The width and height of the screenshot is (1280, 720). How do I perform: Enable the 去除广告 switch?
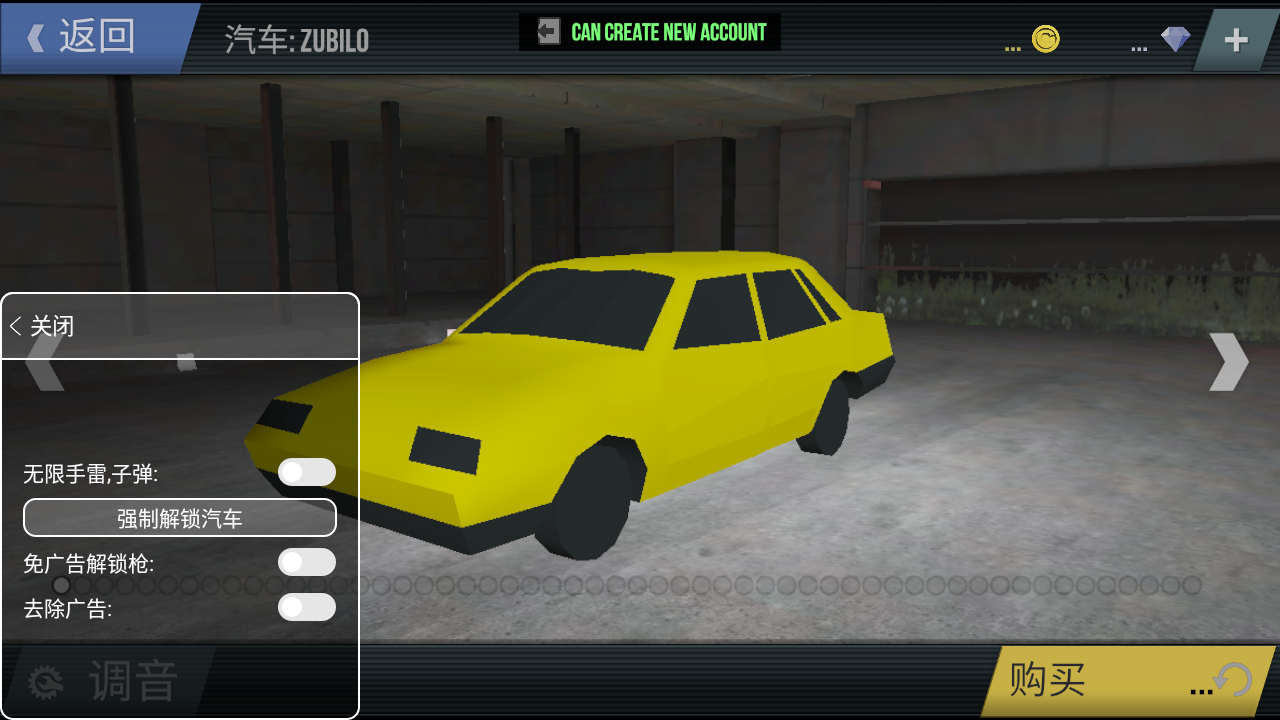coord(306,607)
